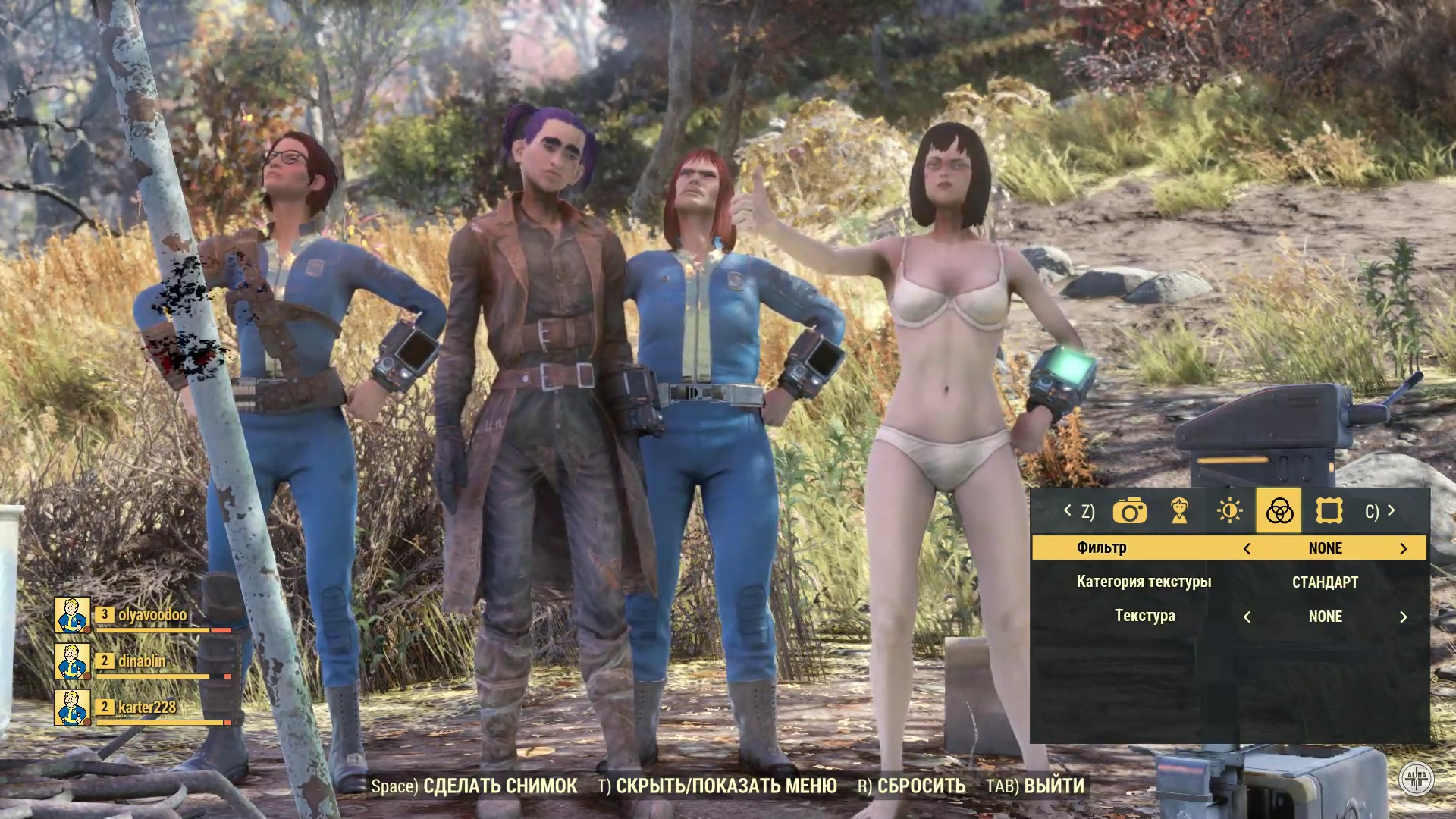Take the photo with Сделать снимок
The height and width of the screenshot is (819, 1456).
(x=475, y=786)
